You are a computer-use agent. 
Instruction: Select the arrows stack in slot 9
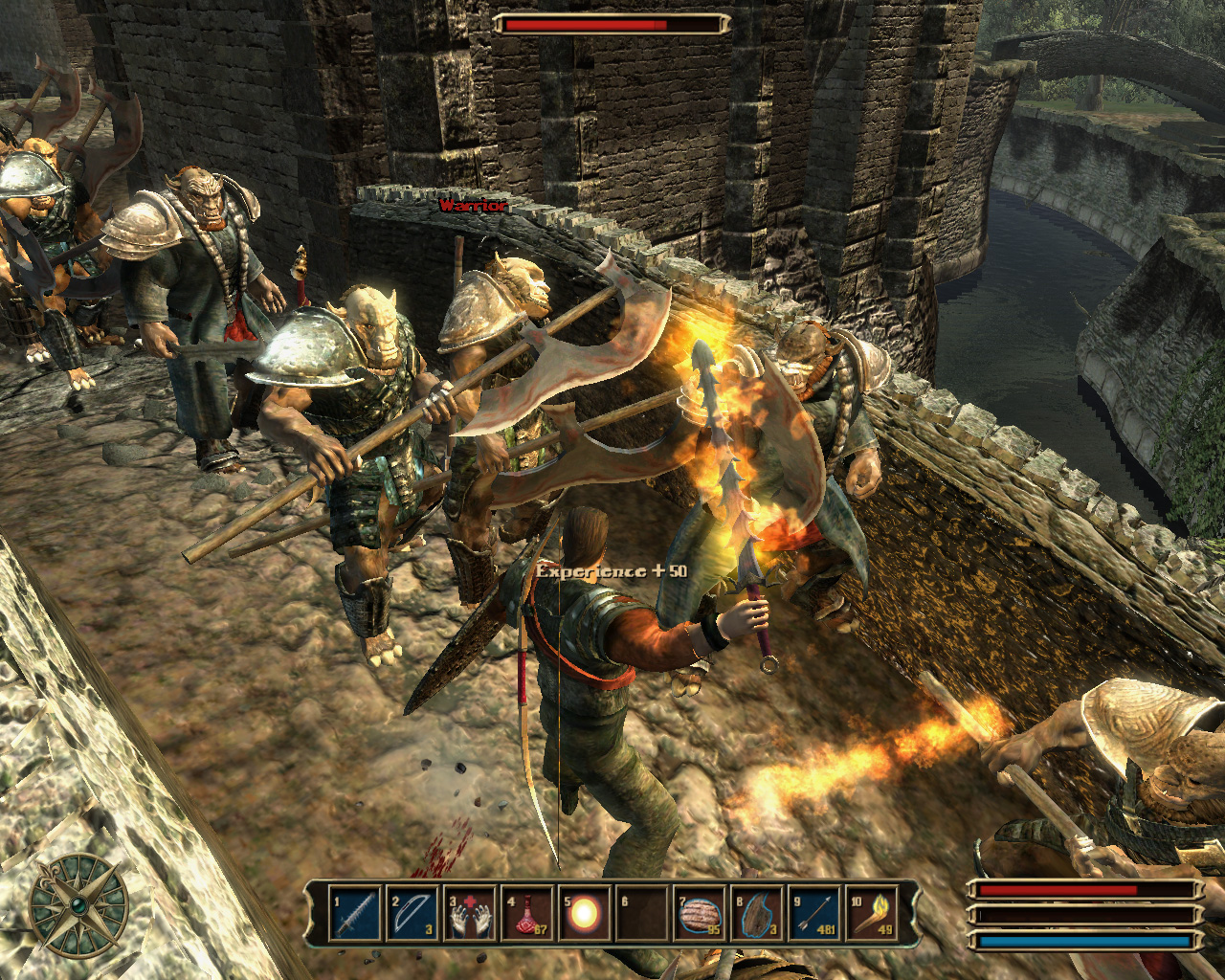tap(814, 916)
